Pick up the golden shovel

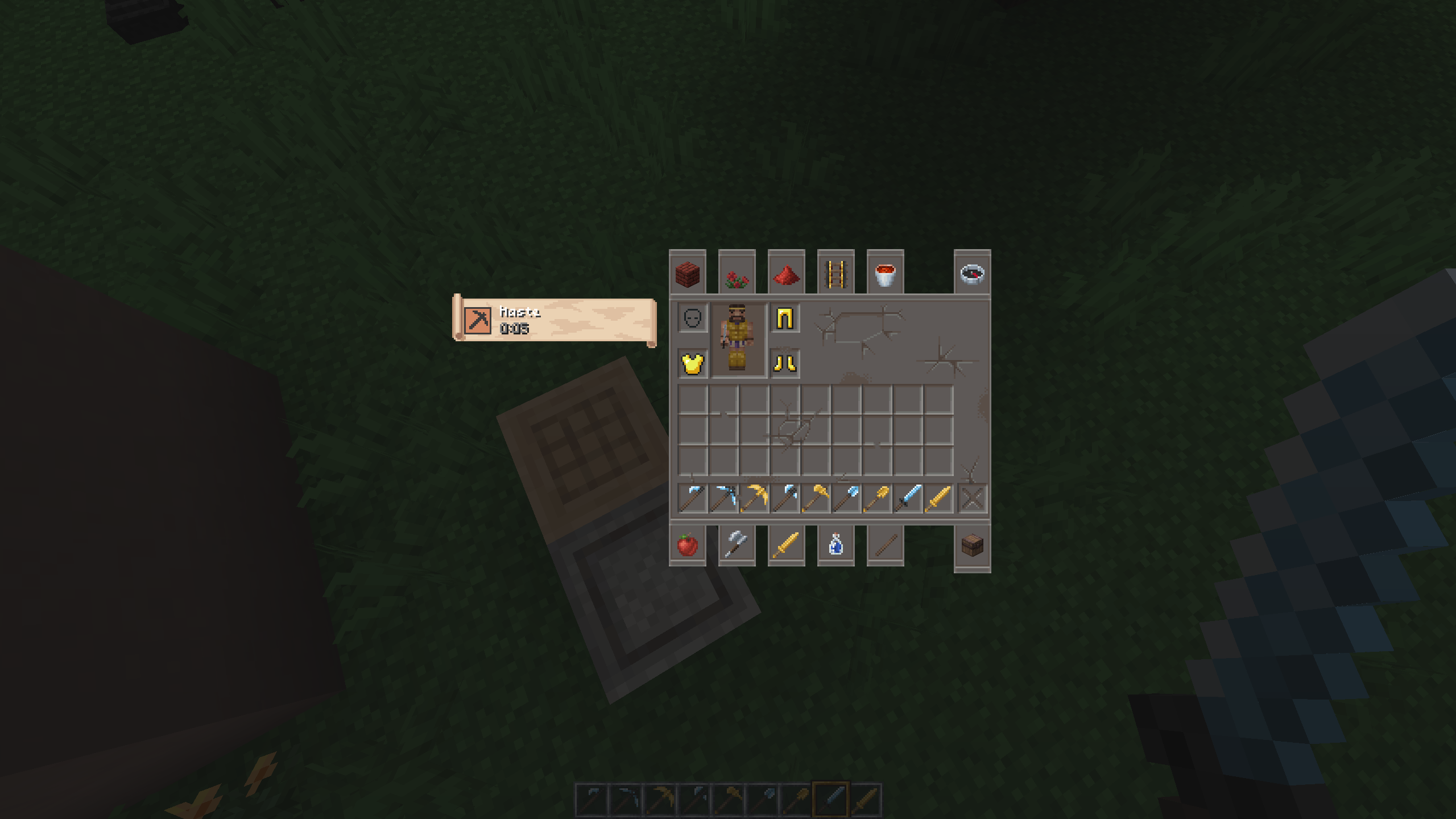pyautogui.click(x=877, y=499)
